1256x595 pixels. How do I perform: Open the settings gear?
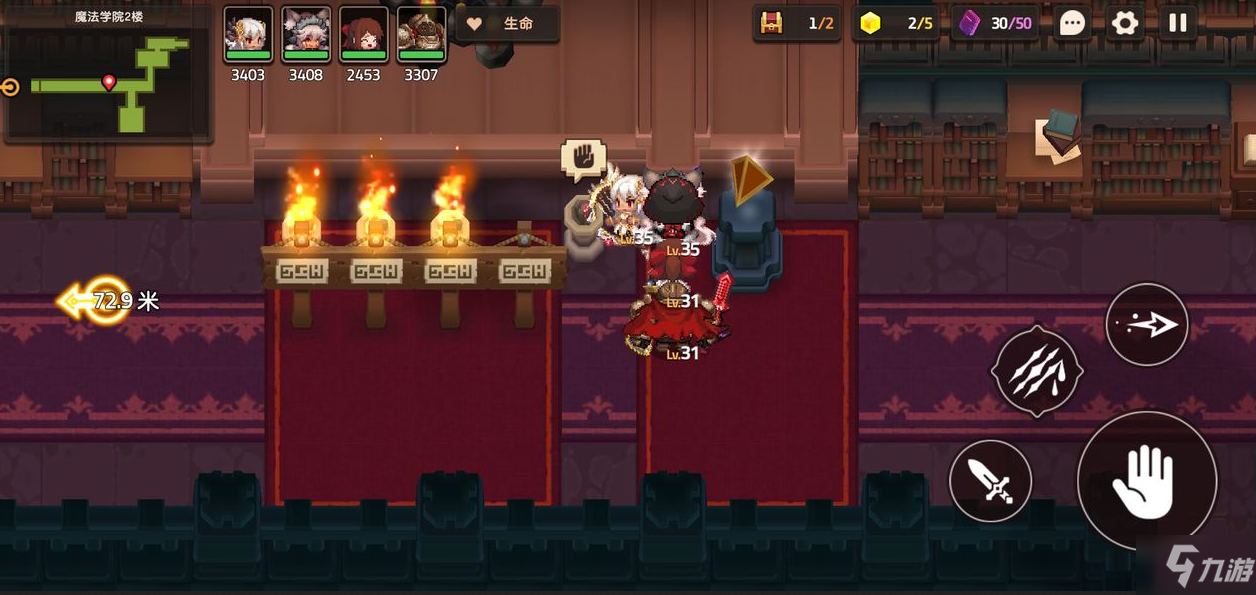tap(1125, 23)
